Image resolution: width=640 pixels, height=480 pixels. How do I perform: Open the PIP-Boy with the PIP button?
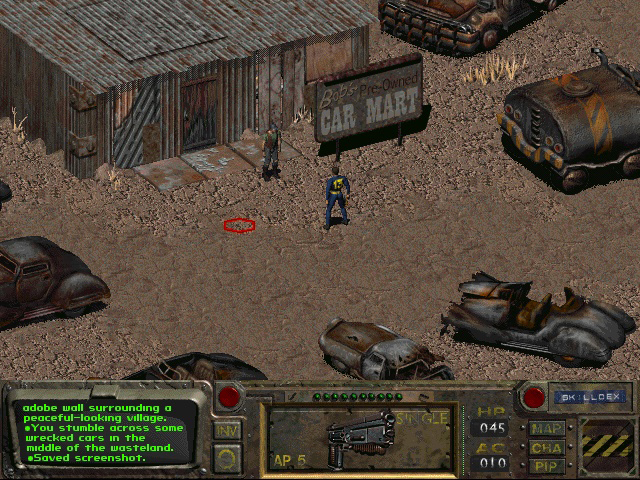click(547, 465)
